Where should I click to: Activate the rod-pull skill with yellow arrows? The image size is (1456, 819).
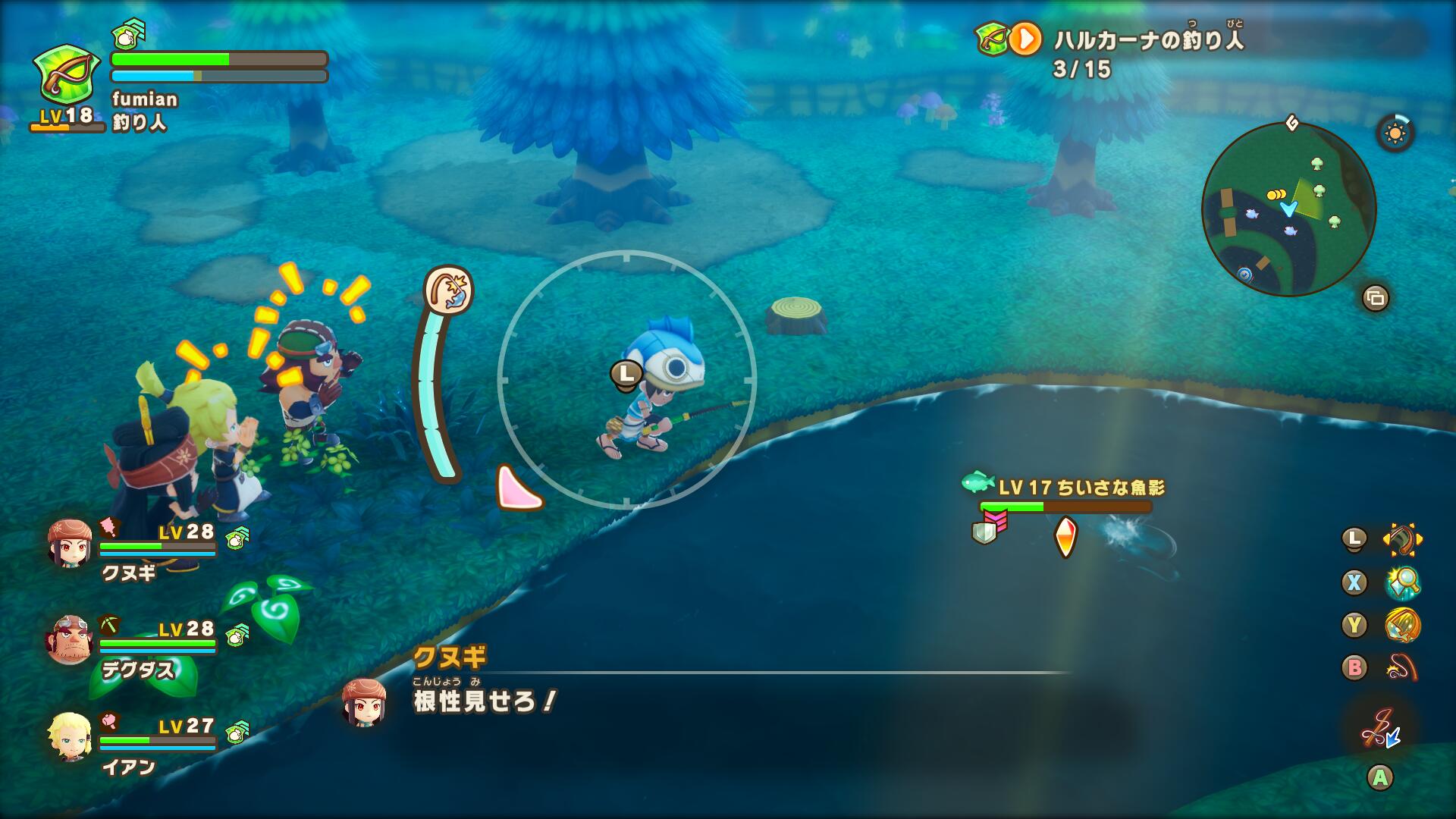(1402, 539)
